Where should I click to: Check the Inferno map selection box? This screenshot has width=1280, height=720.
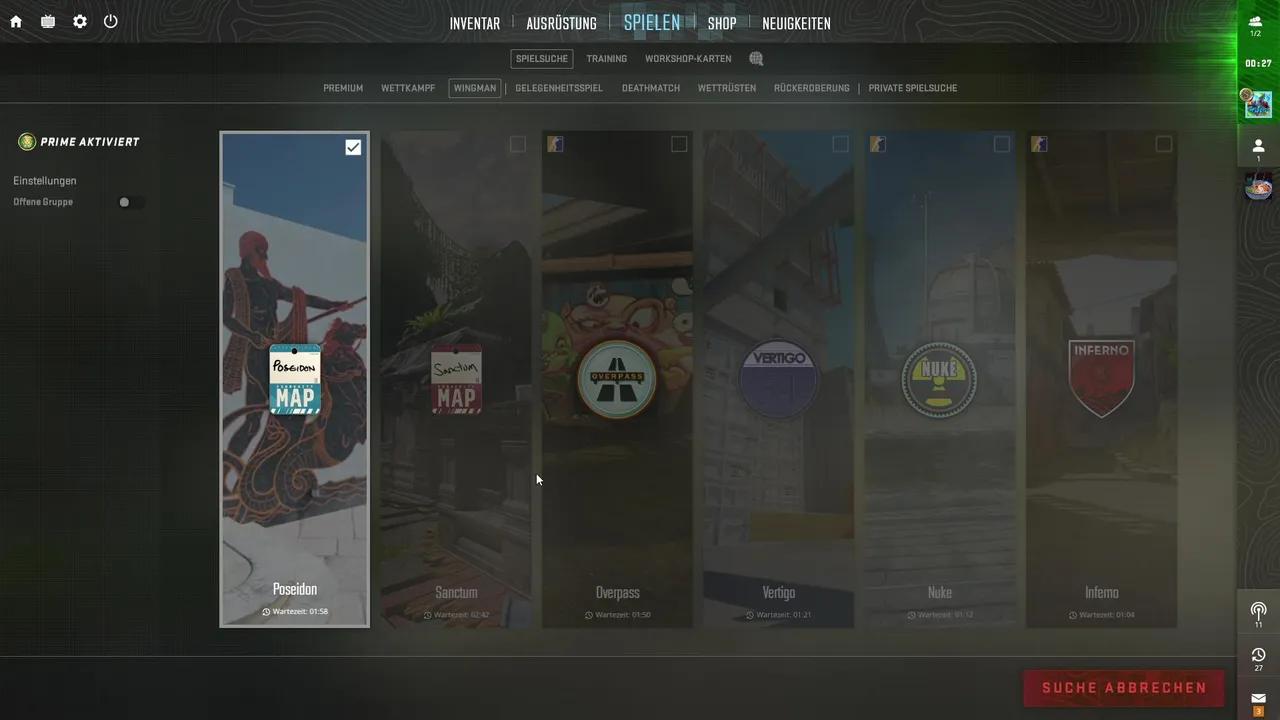[1163, 144]
